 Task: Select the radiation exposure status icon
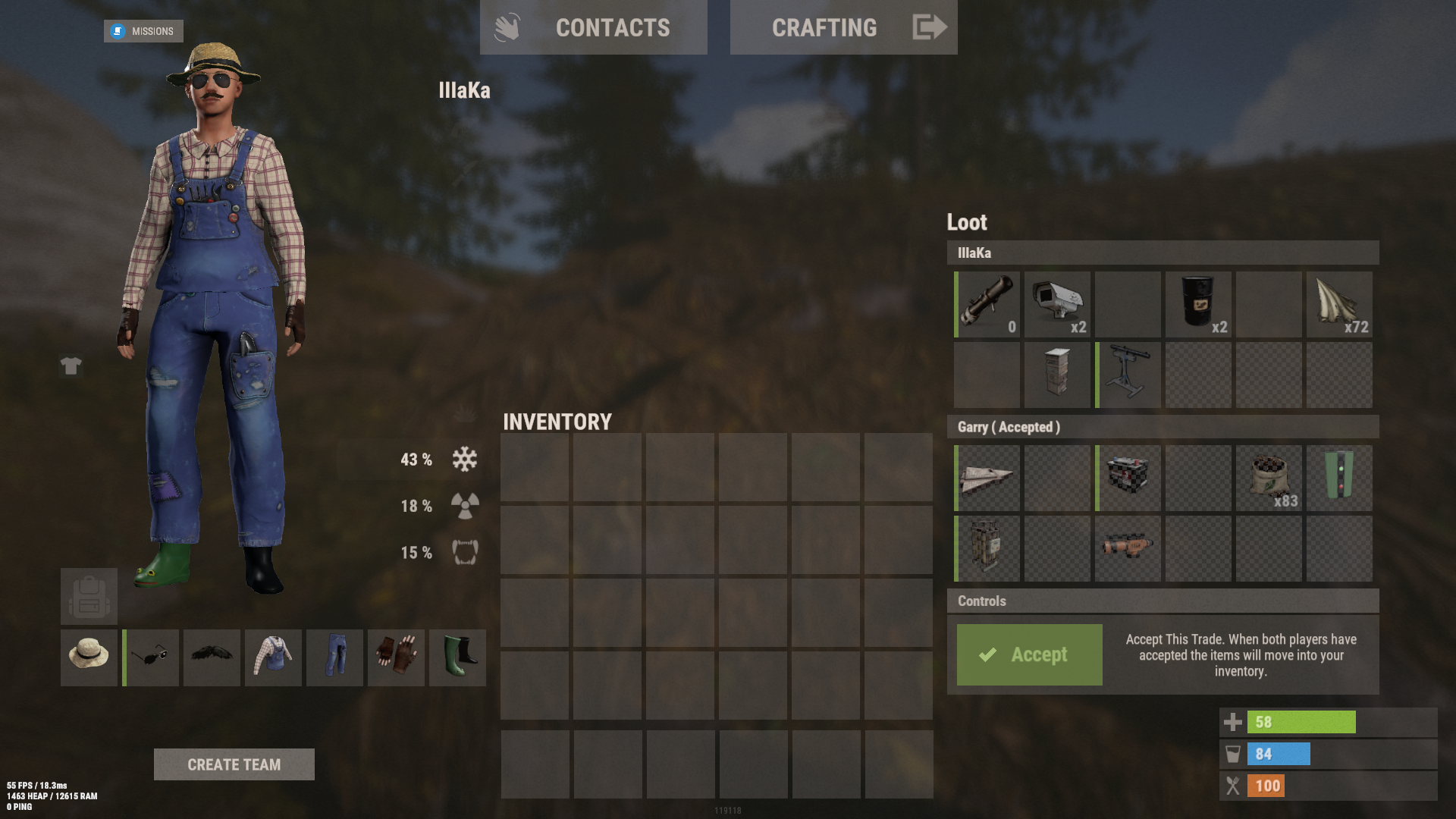click(x=464, y=506)
